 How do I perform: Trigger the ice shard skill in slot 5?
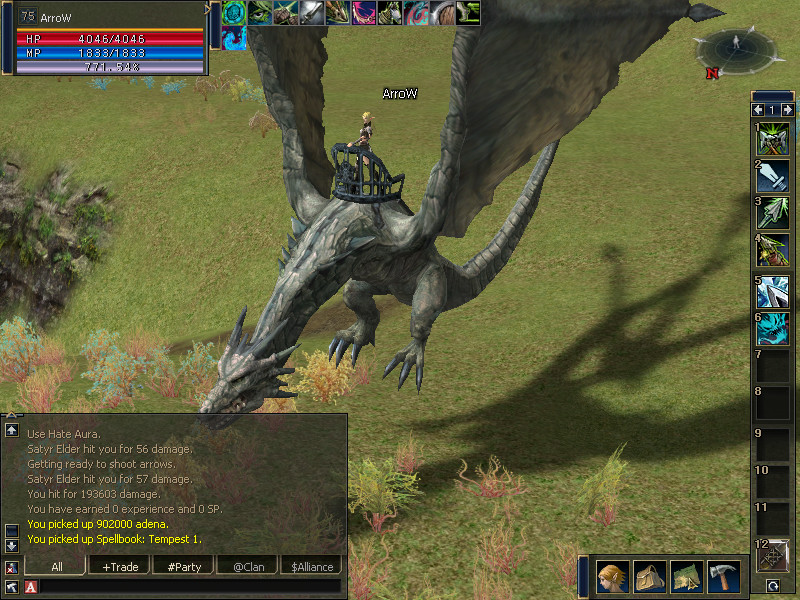(772, 291)
